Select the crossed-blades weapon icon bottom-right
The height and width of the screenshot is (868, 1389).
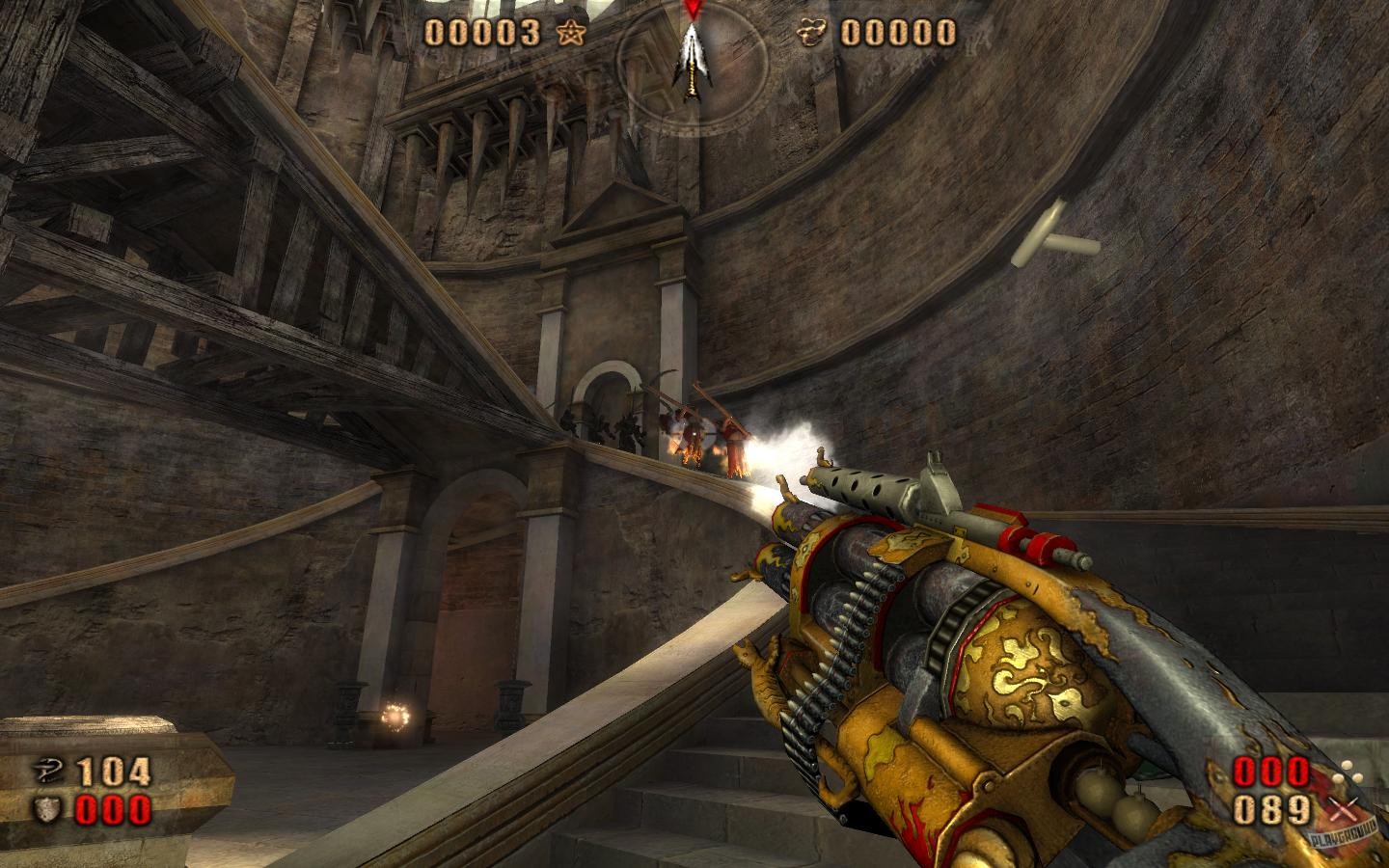(1344, 810)
